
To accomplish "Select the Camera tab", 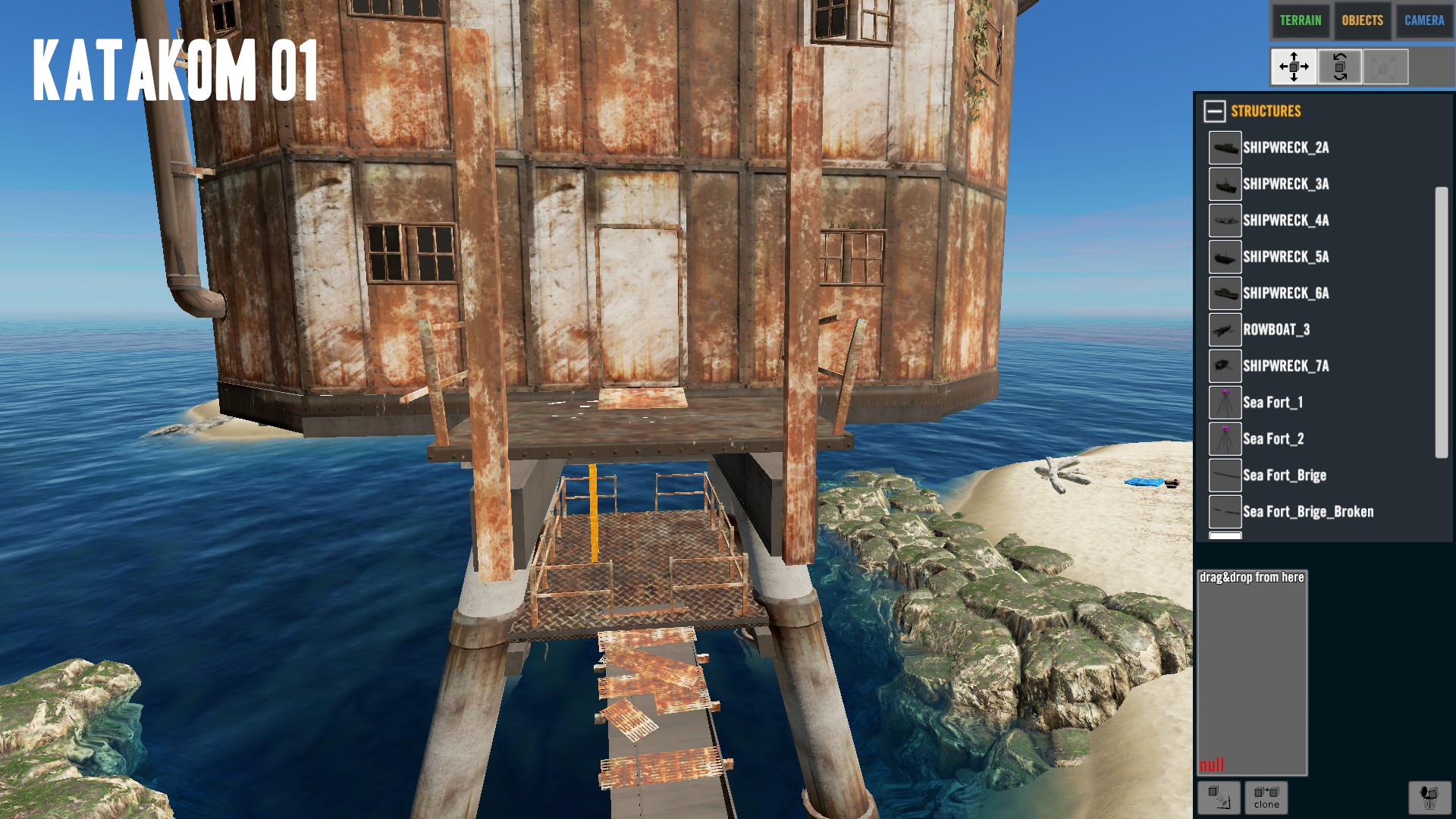I will click(x=1423, y=20).
